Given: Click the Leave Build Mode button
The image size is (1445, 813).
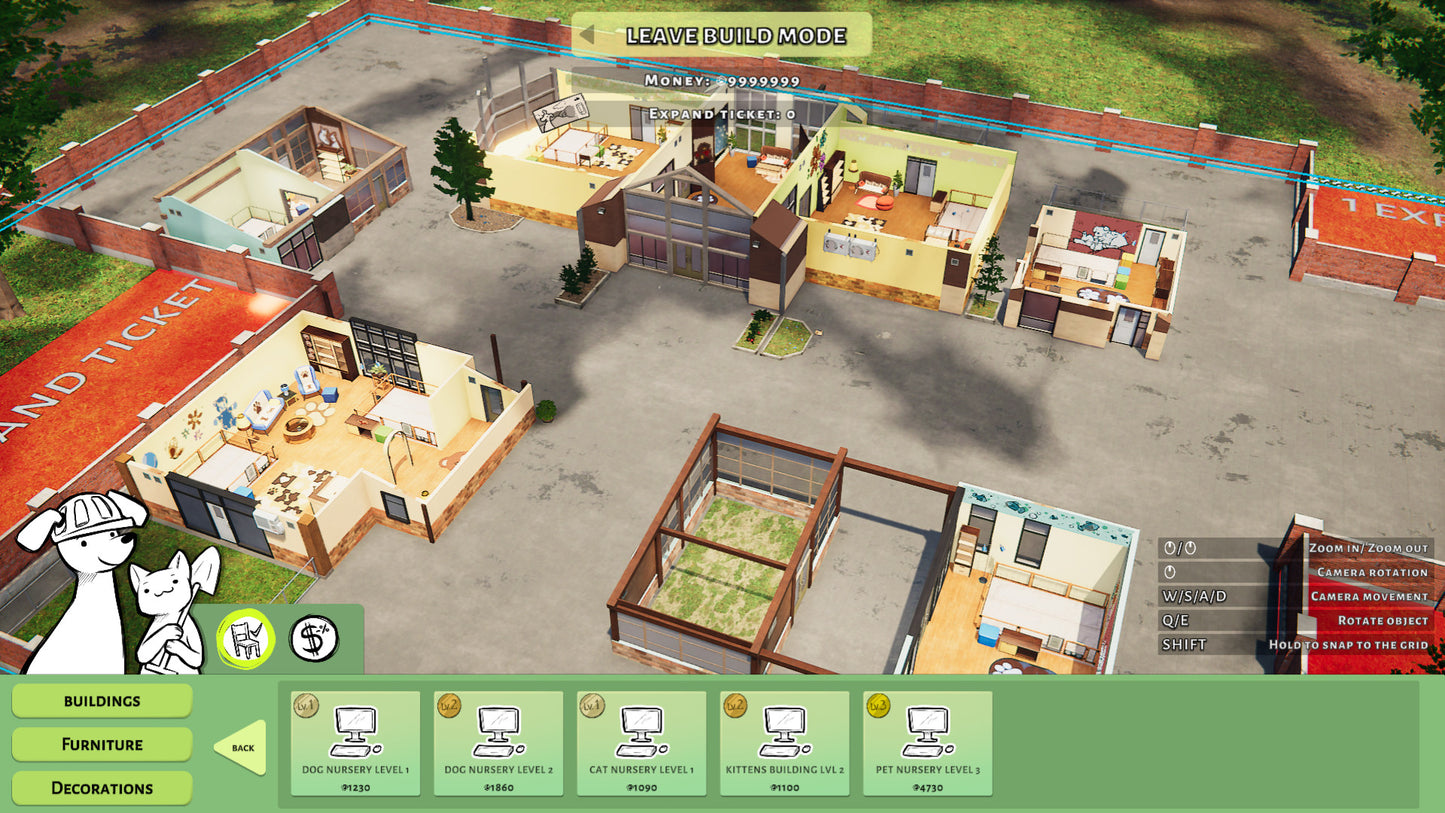Looking at the screenshot, I should tap(722, 36).
